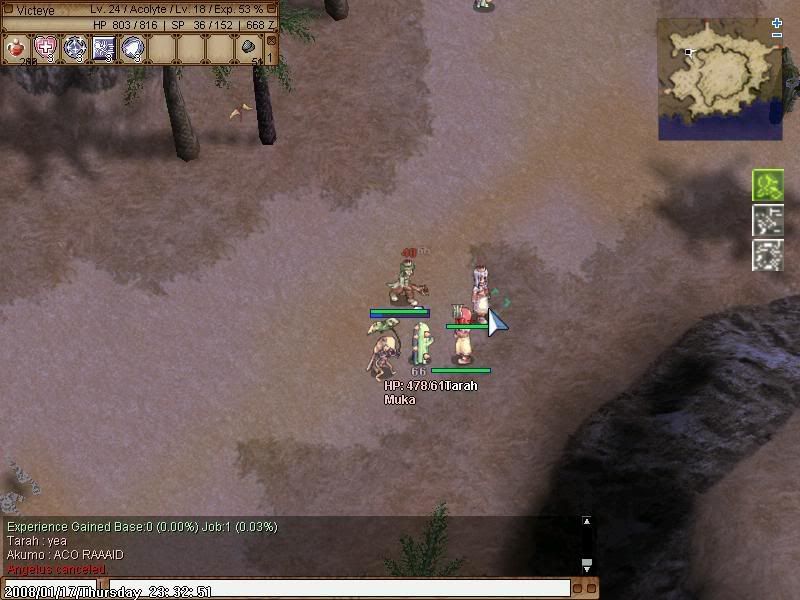Zoom in the minimap with the plus button
The image size is (800, 600).
(777, 22)
